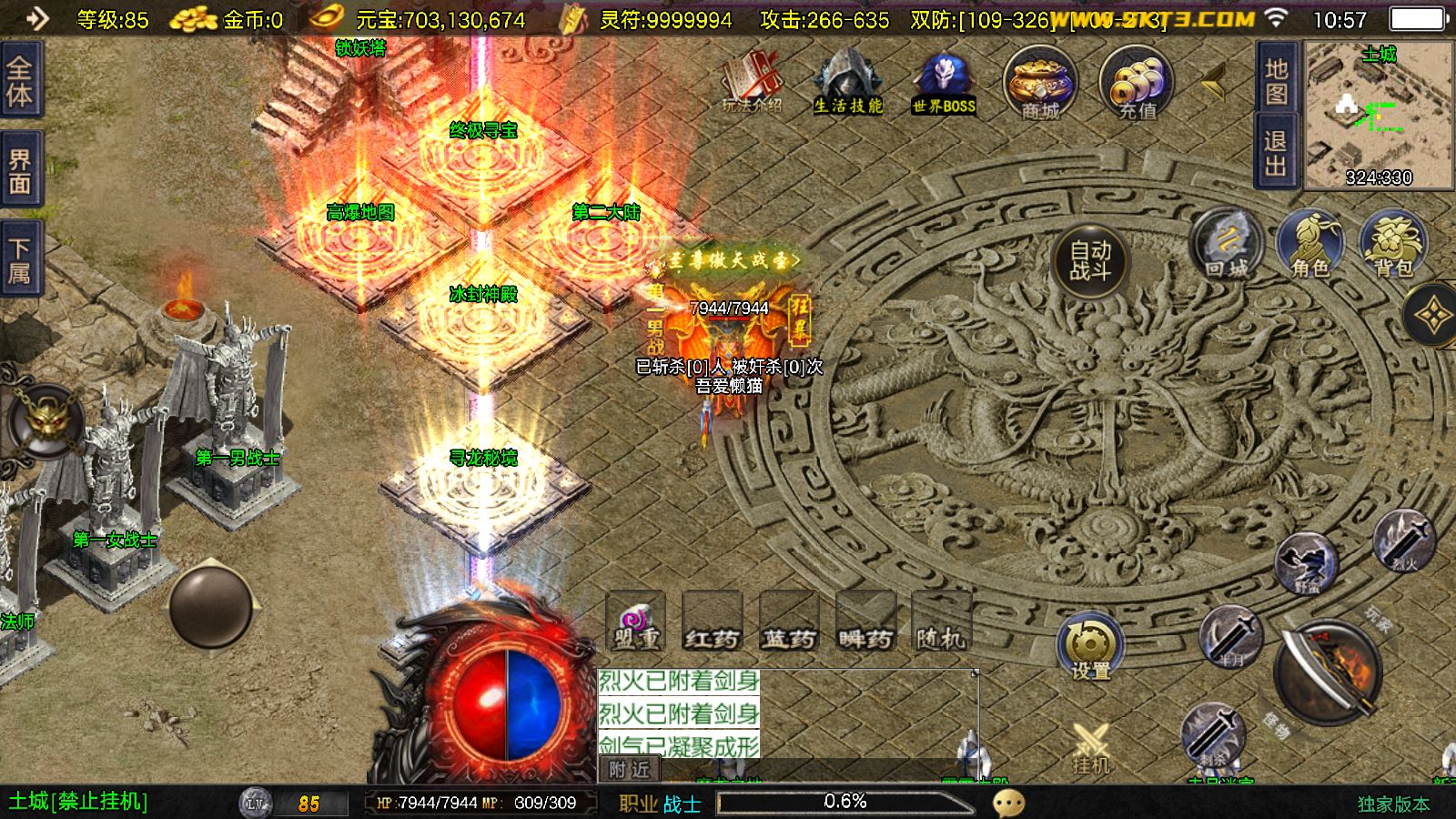Open the 生活技能 life skills icon
This screenshot has height=819, width=1456.
pyautogui.click(x=847, y=82)
